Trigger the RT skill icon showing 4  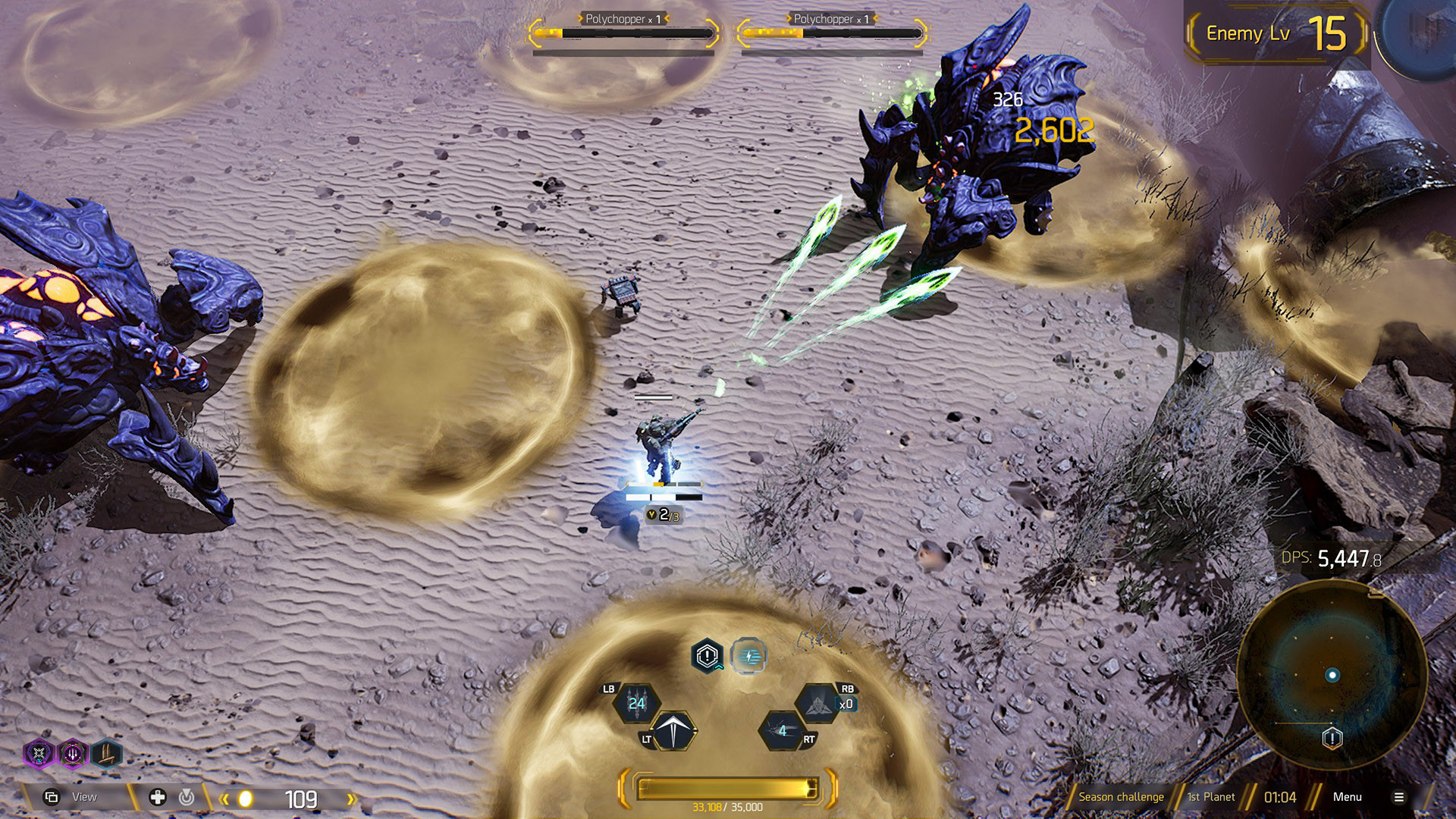(x=783, y=730)
